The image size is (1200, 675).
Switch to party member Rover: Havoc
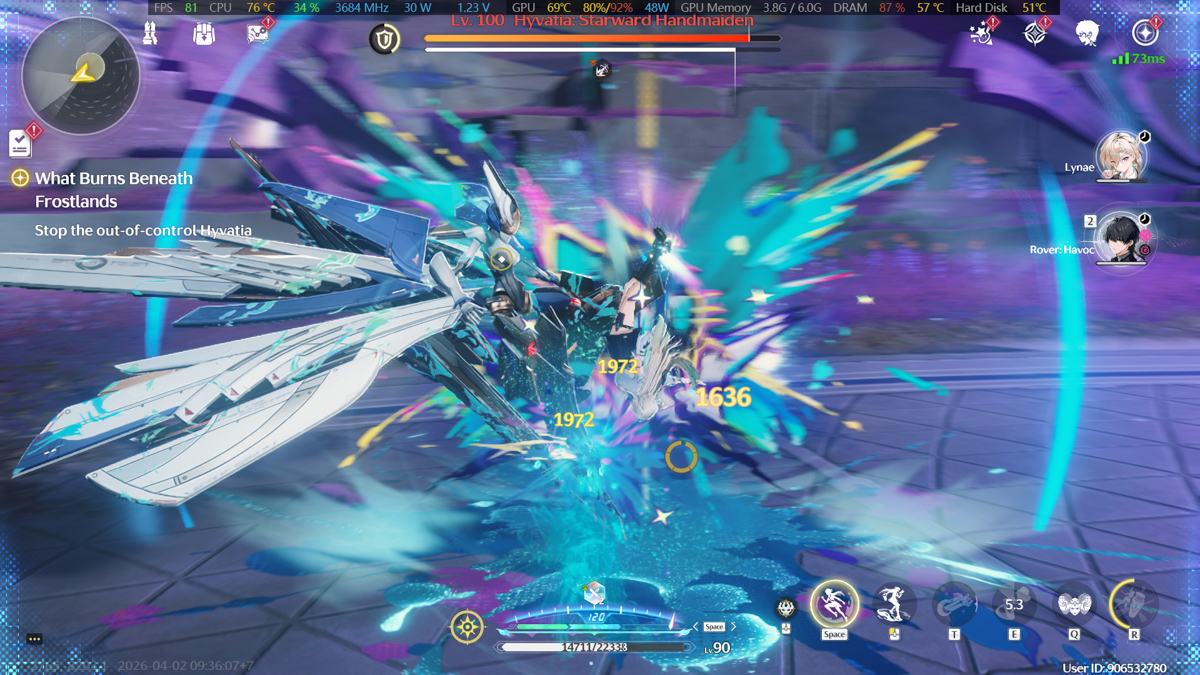click(1120, 238)
